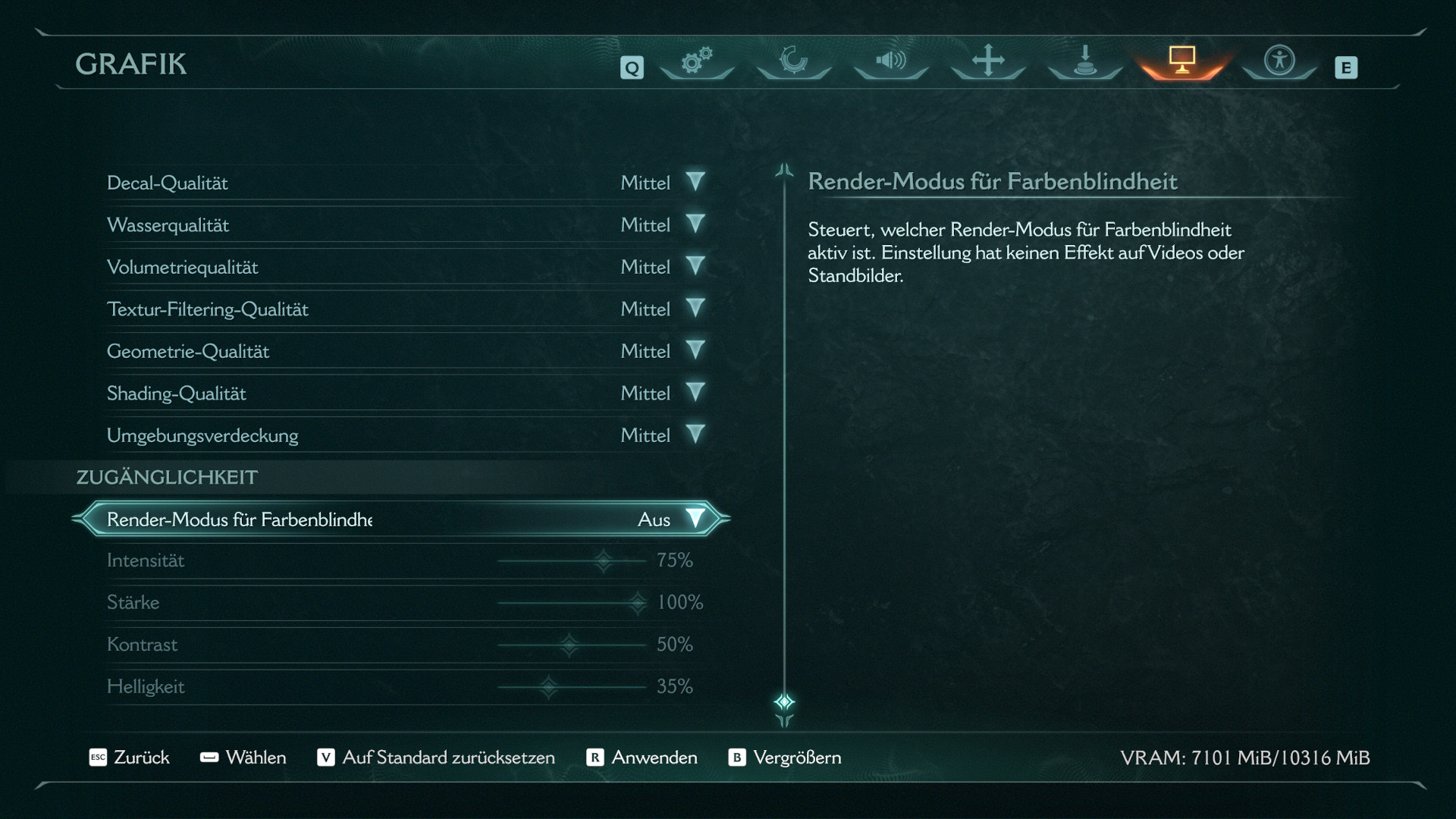Click Auf Standard zurücksetzen

pos(436,758)
